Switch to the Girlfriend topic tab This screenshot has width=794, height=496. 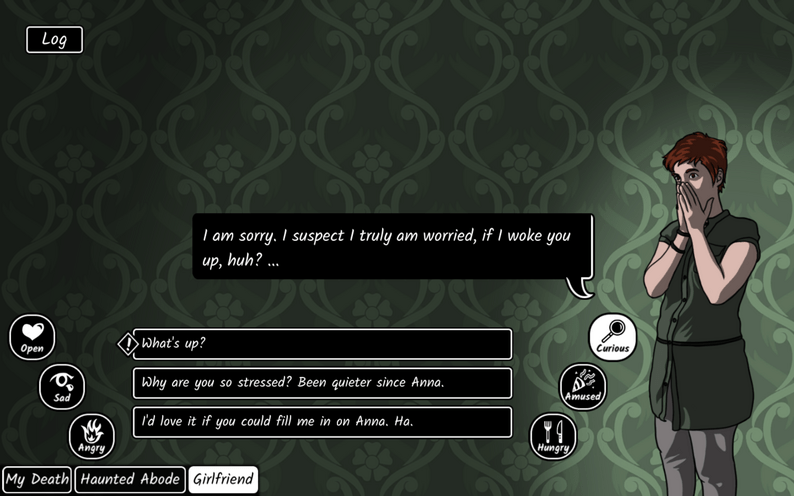pos(223,480)
